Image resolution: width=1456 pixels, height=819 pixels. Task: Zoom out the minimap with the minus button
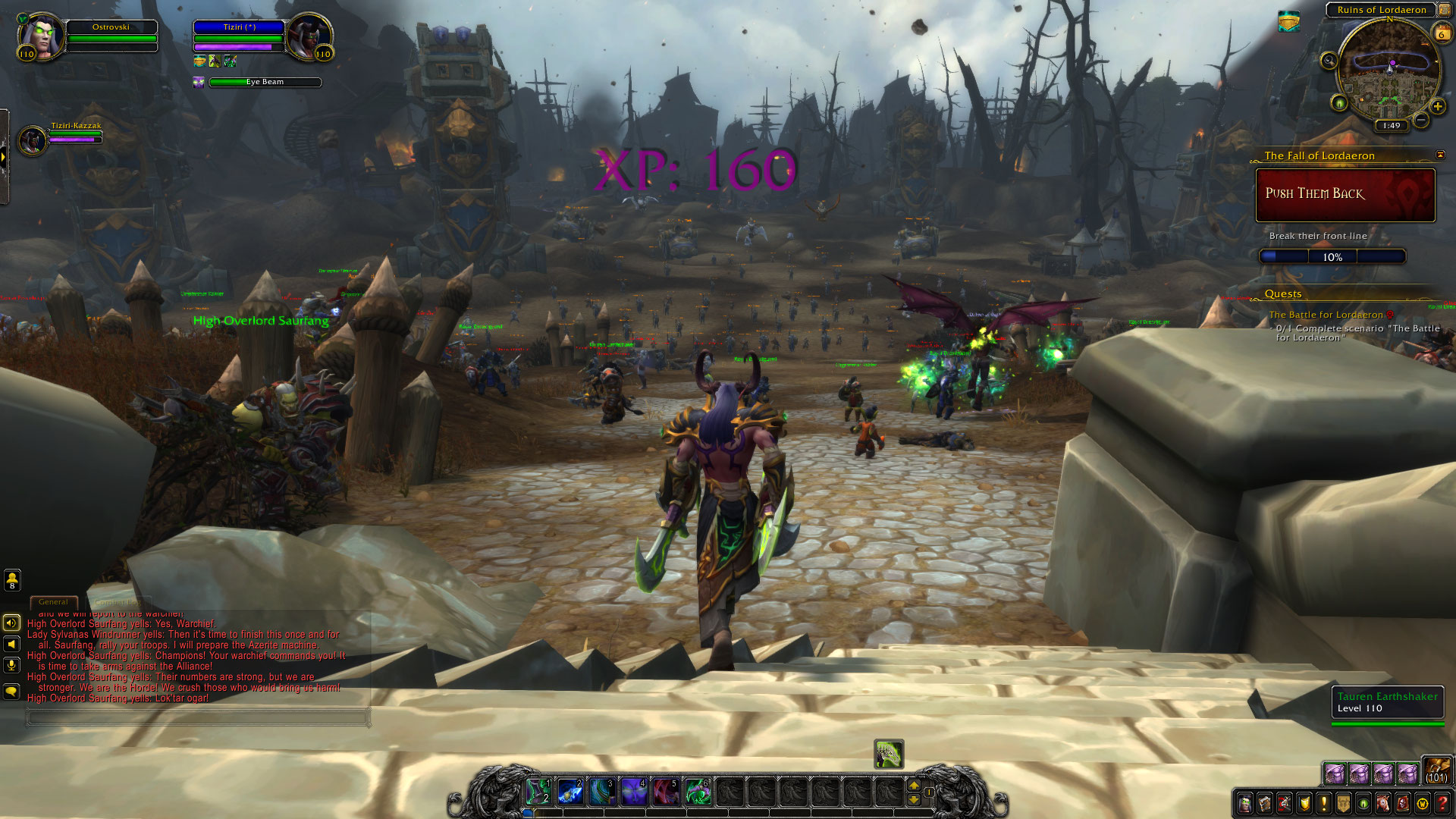pos(1421,121)
